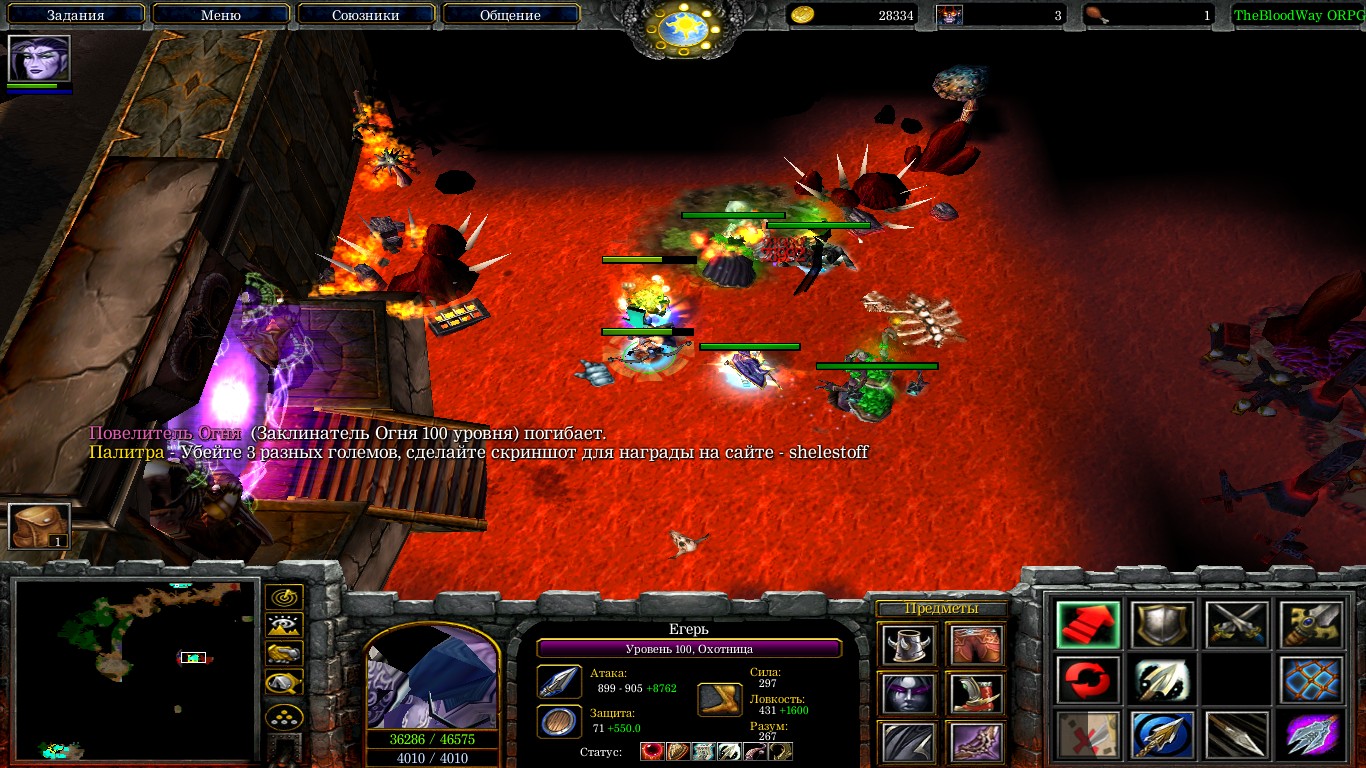Activate the crossed swords Attack command

[1236, 625]
